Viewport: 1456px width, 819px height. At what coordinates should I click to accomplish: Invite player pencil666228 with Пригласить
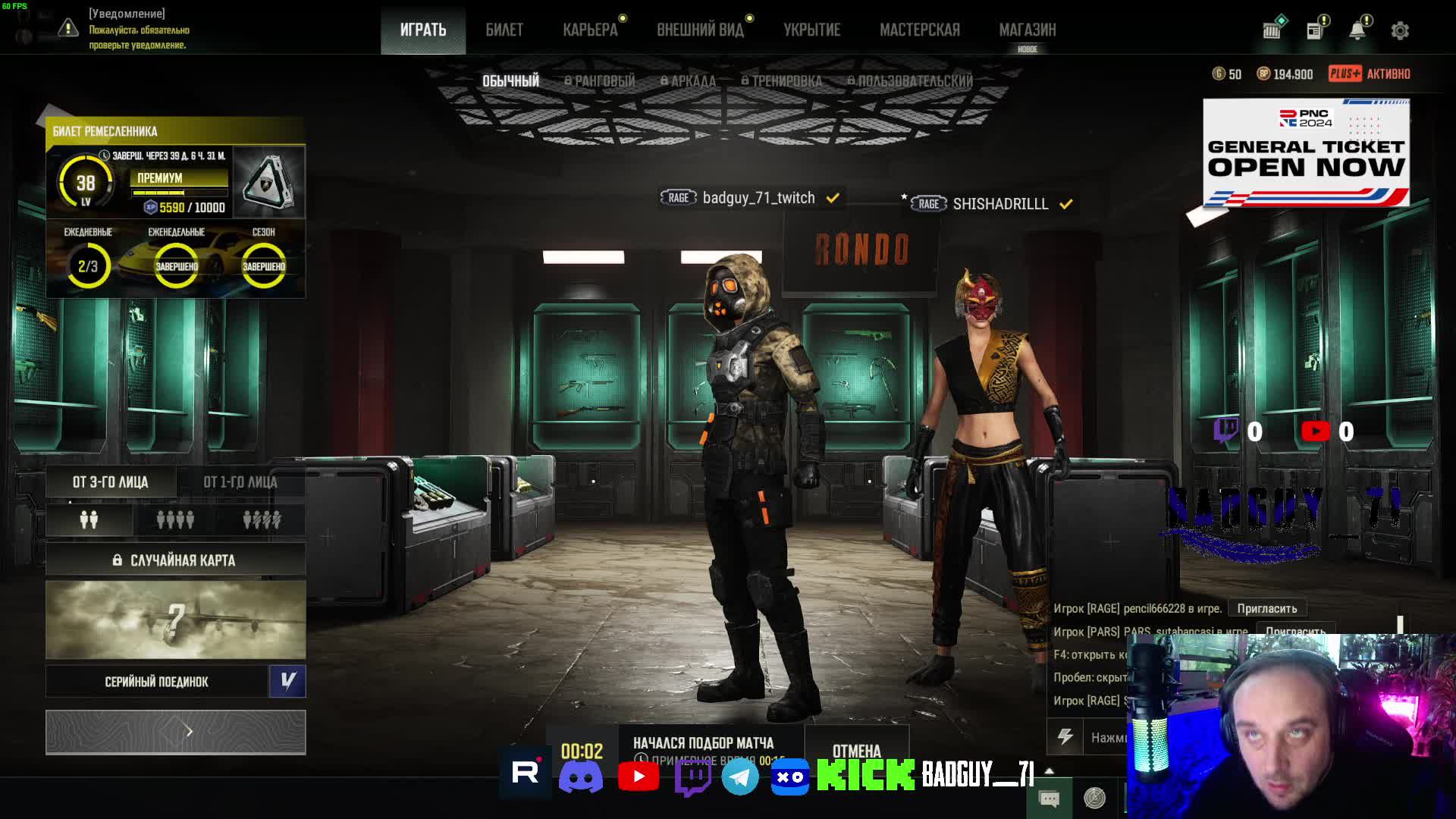pos(1266,608)
